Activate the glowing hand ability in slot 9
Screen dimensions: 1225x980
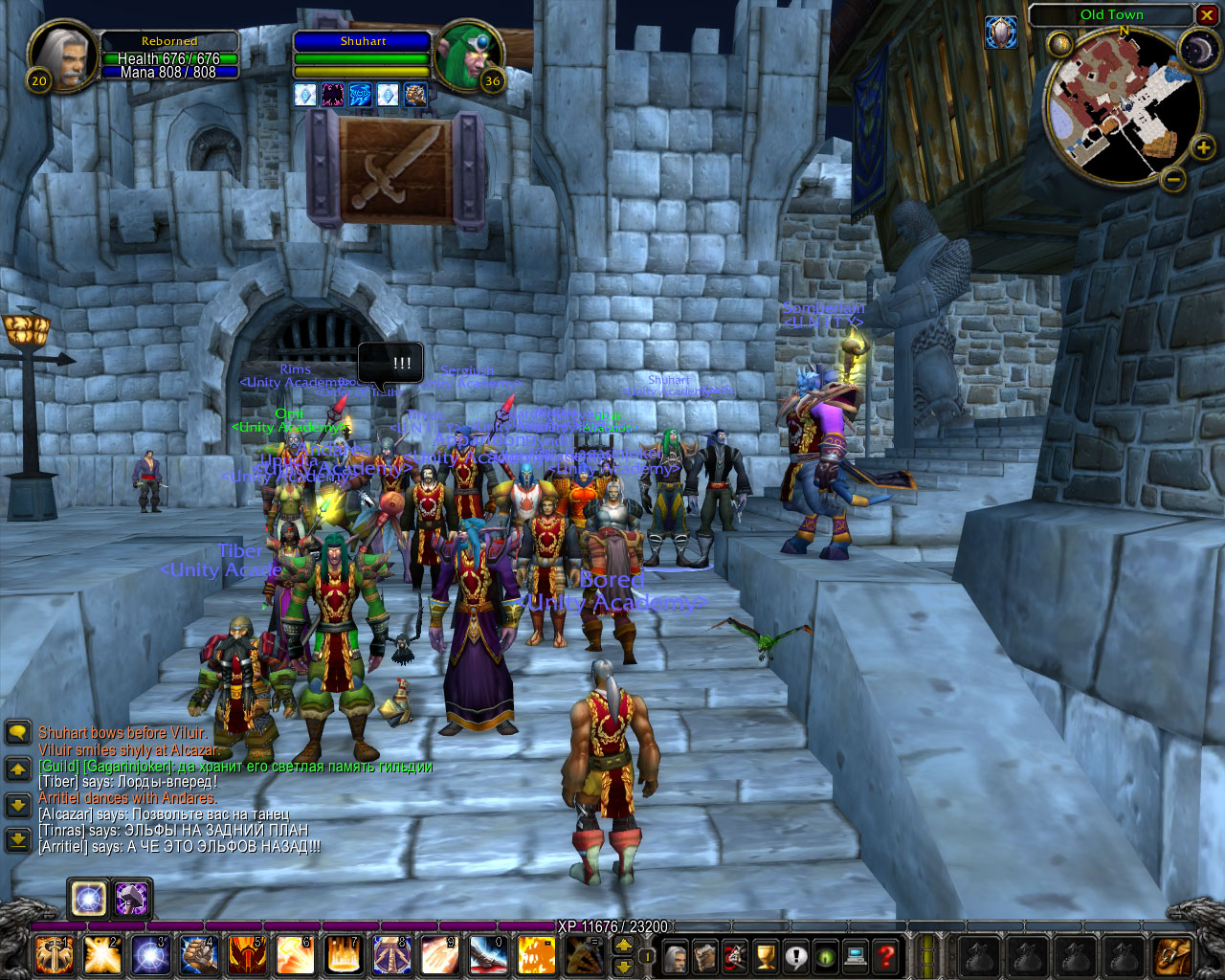[x=440, y=955]
